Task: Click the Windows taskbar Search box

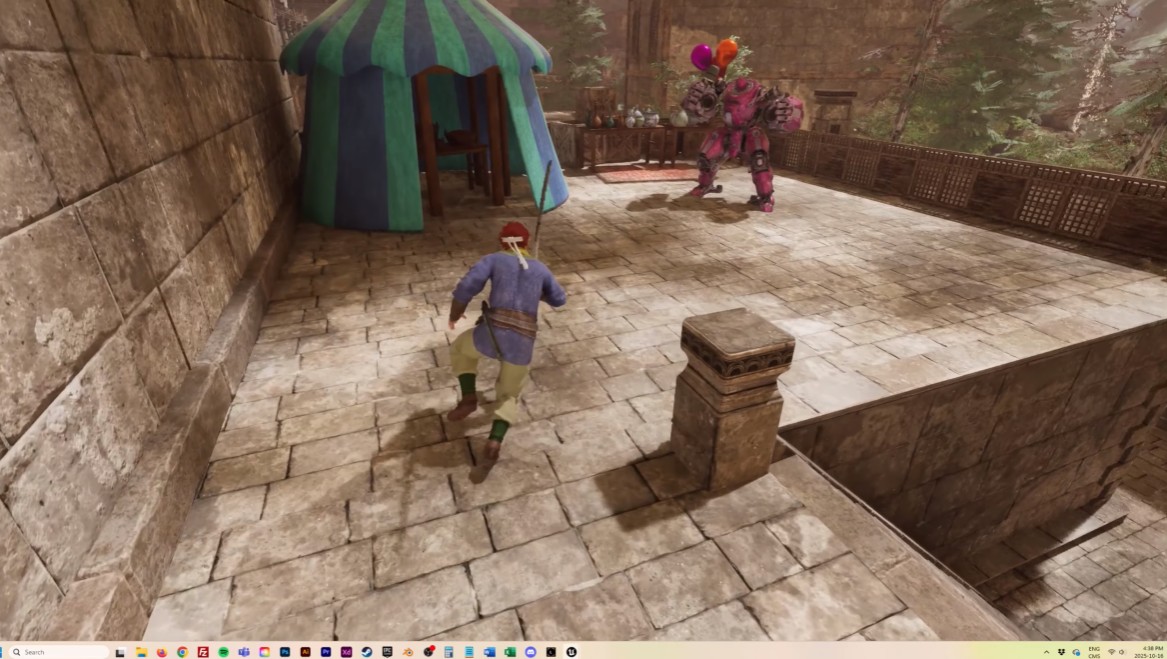Action: click(58, 652)
